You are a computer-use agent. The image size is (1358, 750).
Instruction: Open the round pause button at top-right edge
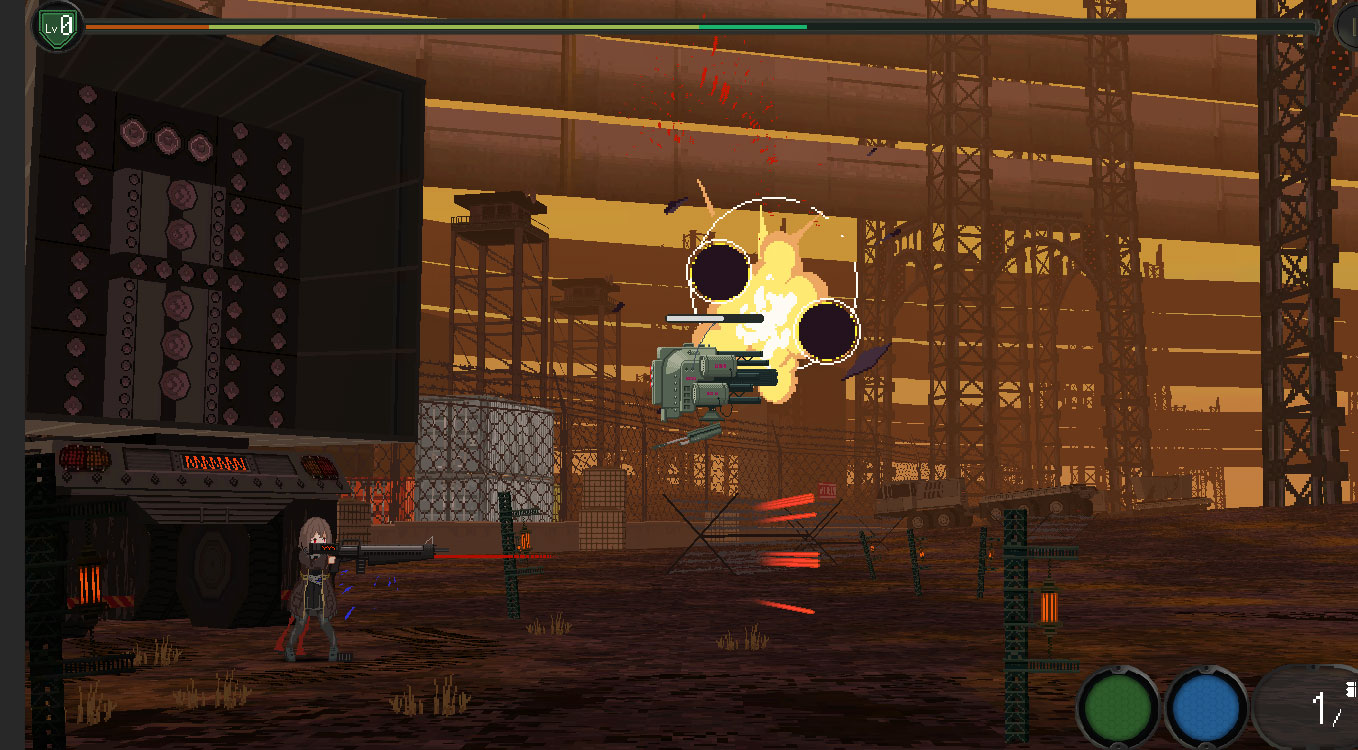click(x=1348, y=27)
